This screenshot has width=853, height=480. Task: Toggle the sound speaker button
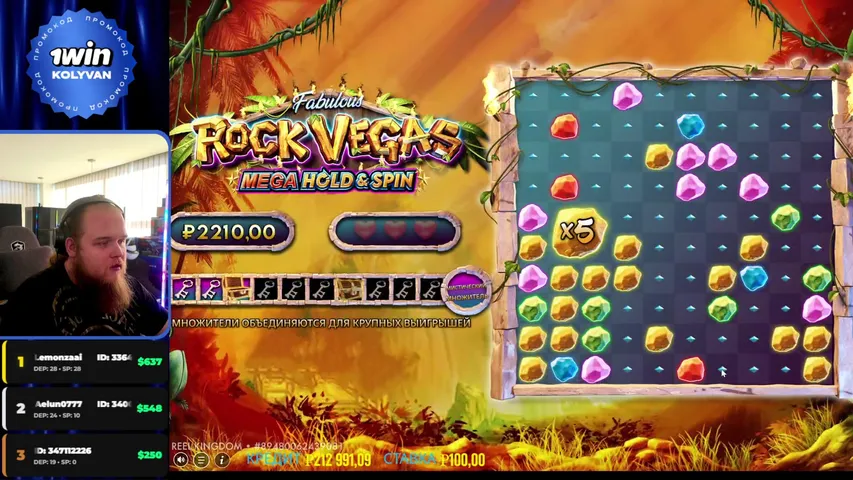181,460
